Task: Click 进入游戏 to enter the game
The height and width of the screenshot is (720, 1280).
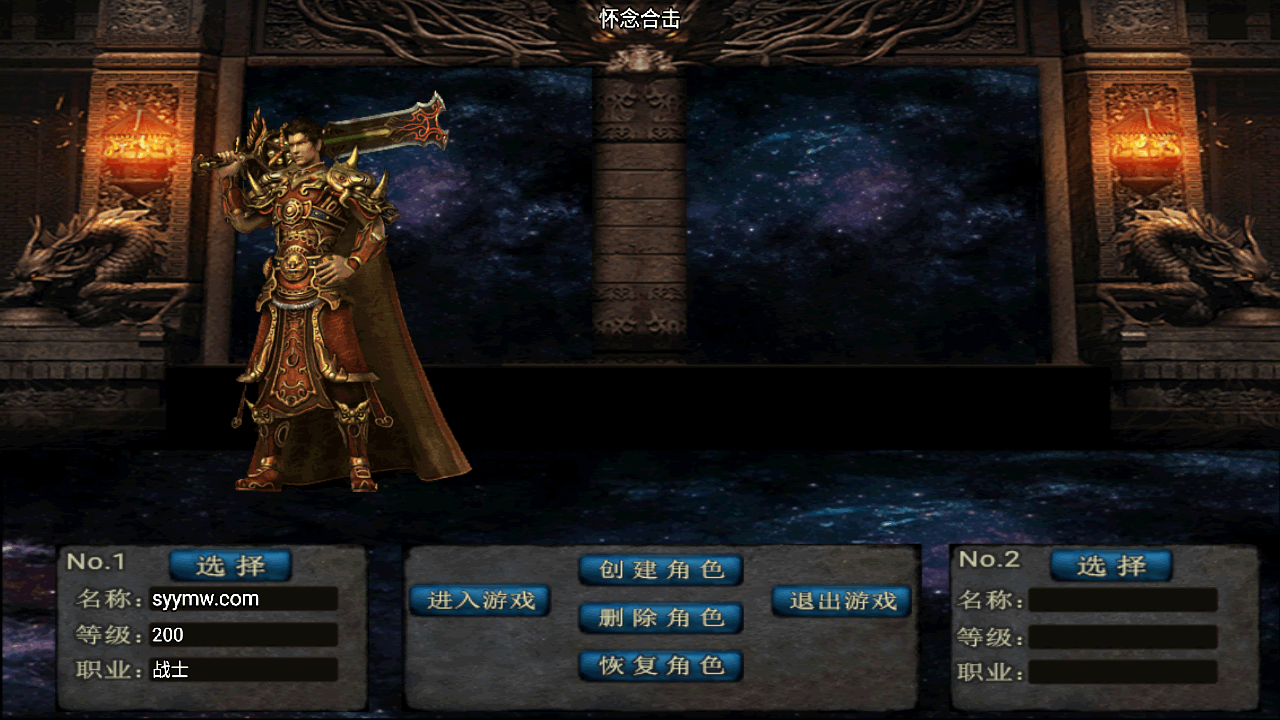Action: (x=480, y=600)
